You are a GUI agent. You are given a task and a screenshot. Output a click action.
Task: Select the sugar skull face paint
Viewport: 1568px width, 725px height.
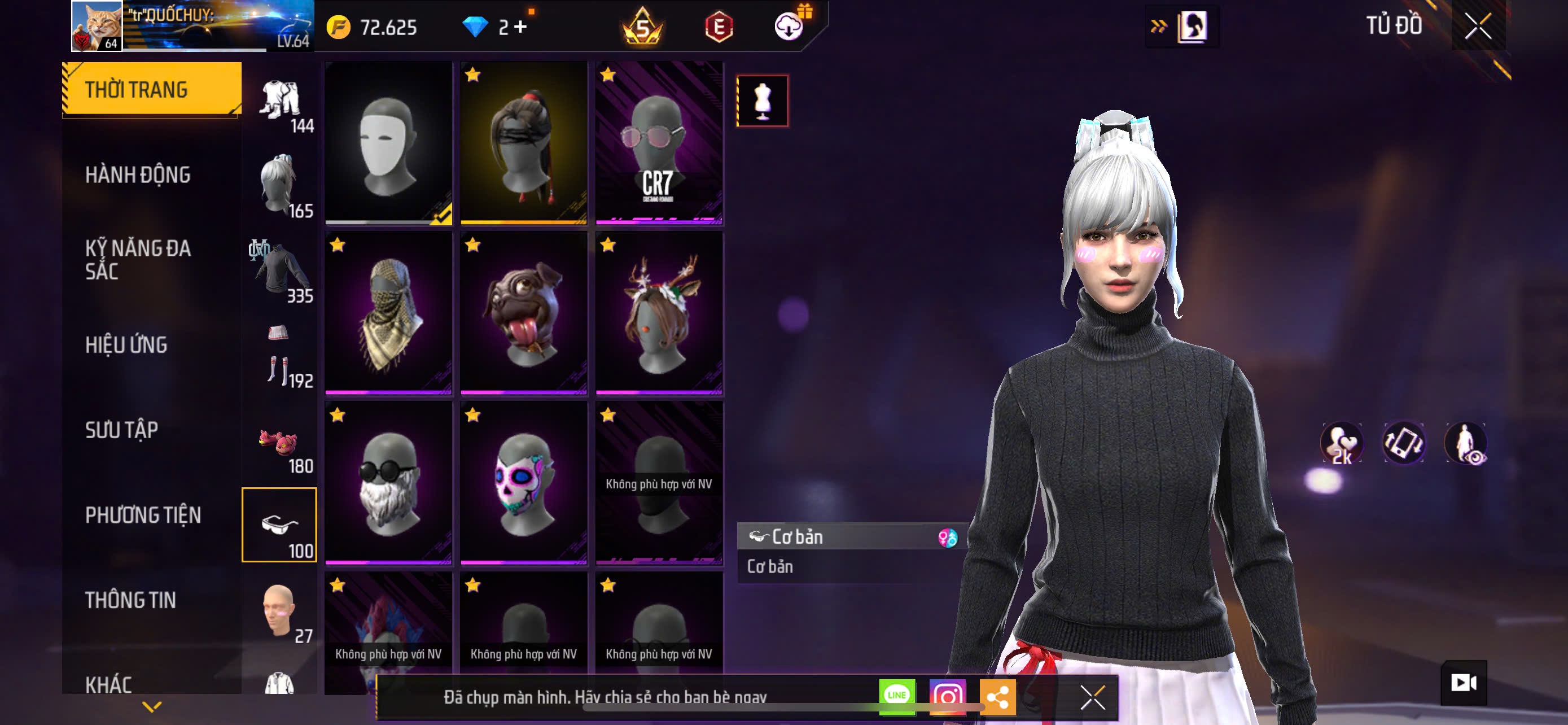(x=523, y=483)
